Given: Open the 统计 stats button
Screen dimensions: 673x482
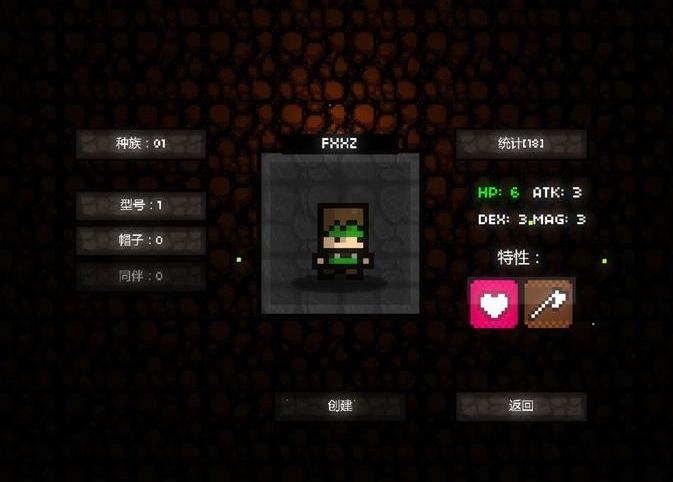Looking at the screenshot, I should [x=520, y=144].
